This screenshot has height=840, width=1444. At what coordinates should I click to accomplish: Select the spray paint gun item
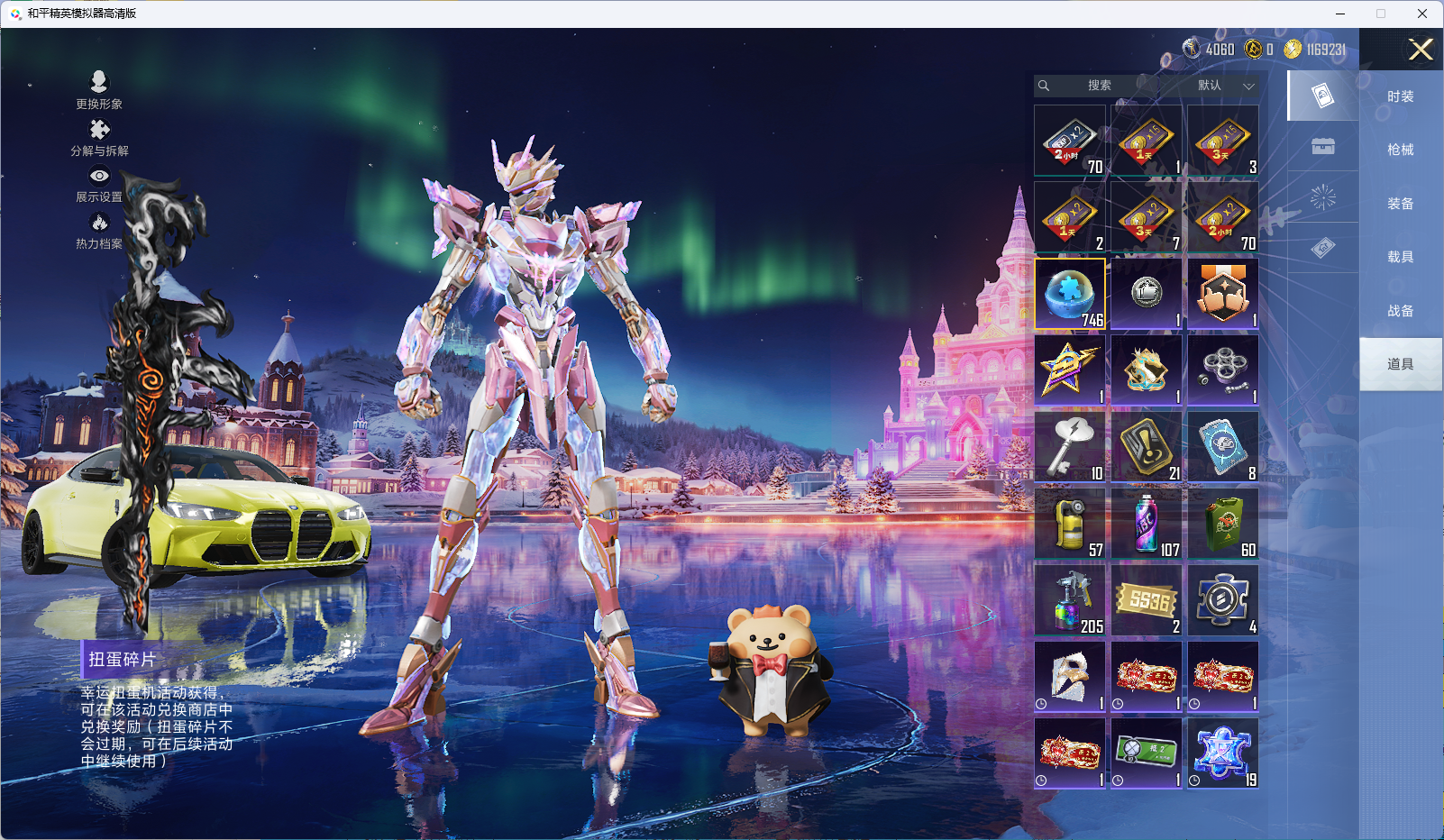tap(1070, 600)
